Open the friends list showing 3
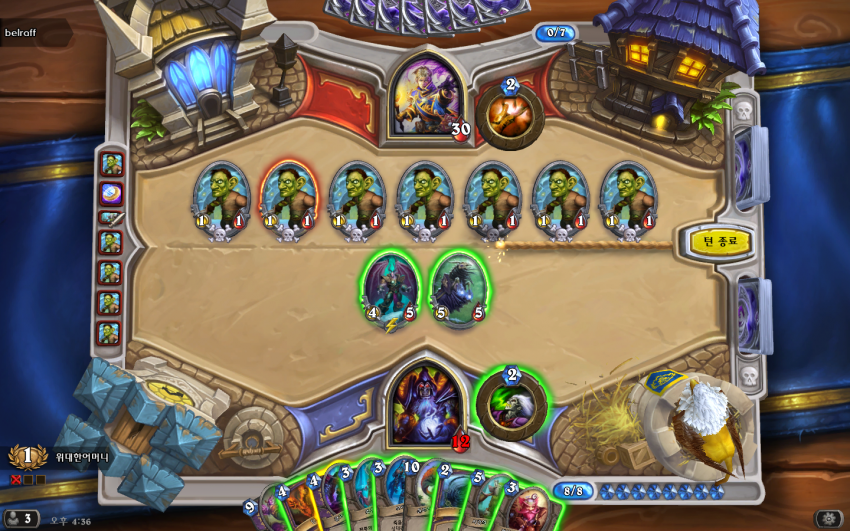This screenshot has width=850, height=531. [21, 519]
